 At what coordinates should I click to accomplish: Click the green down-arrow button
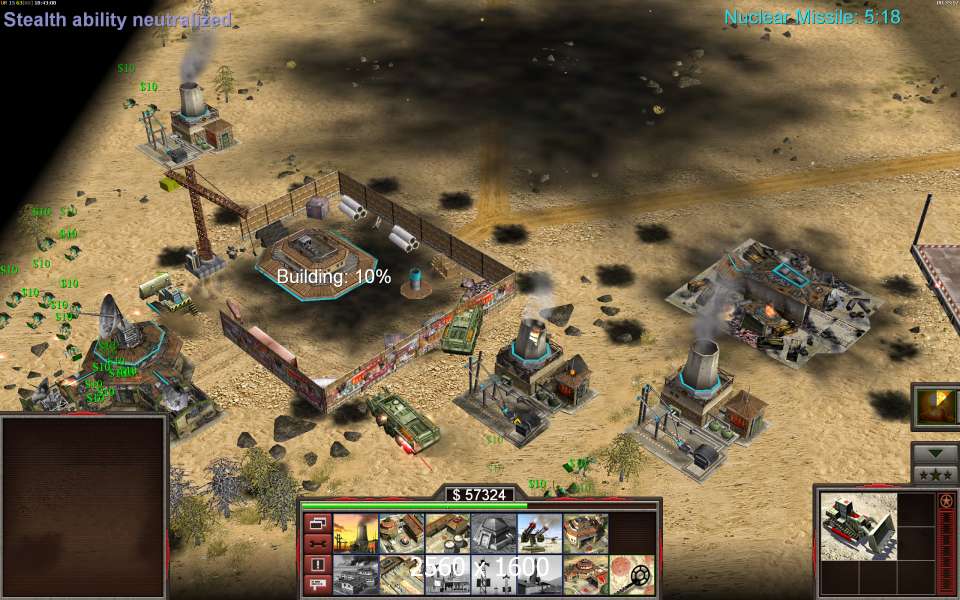click(935, 452)
